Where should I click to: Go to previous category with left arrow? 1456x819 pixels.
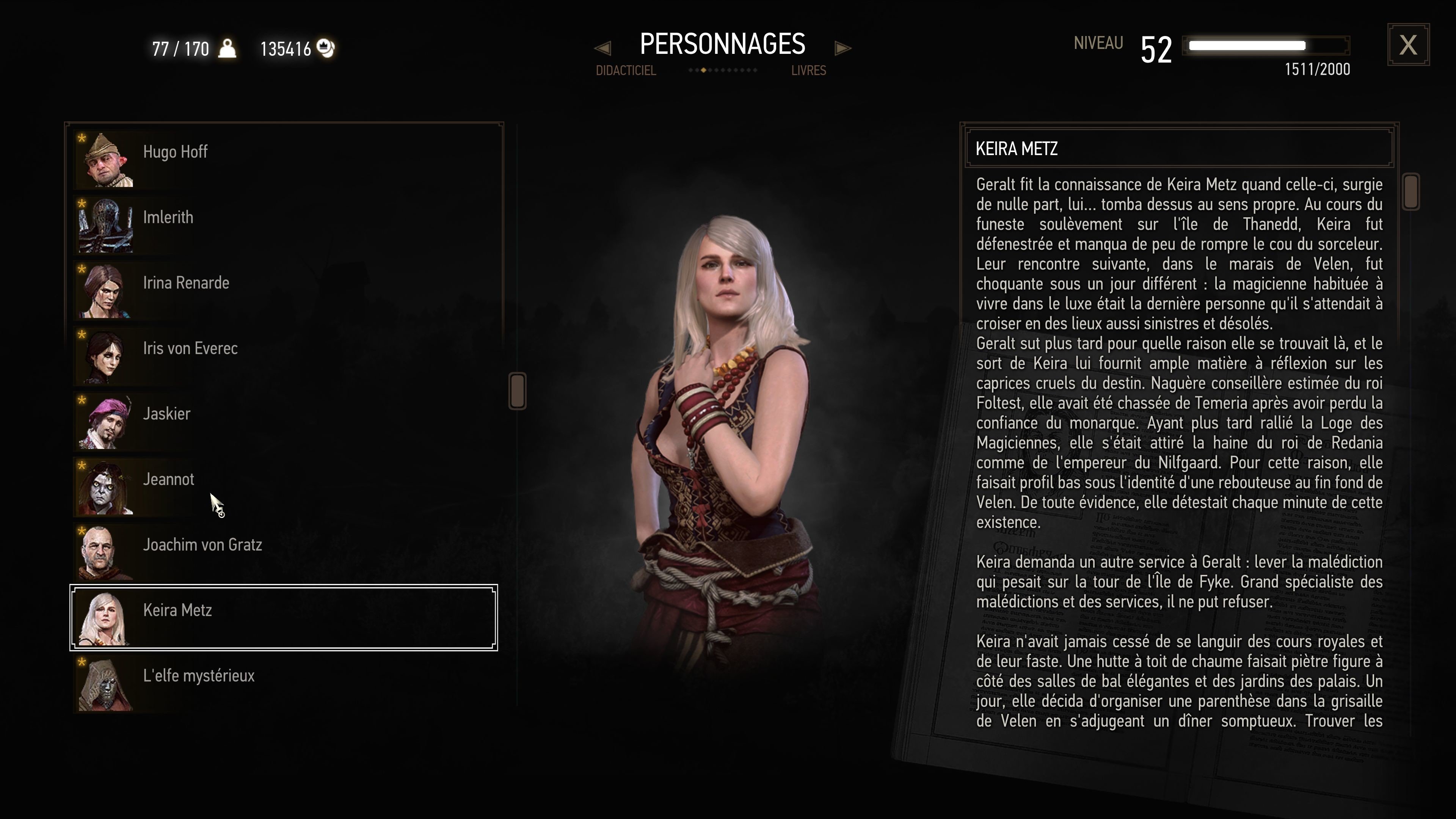coord(602,48)
